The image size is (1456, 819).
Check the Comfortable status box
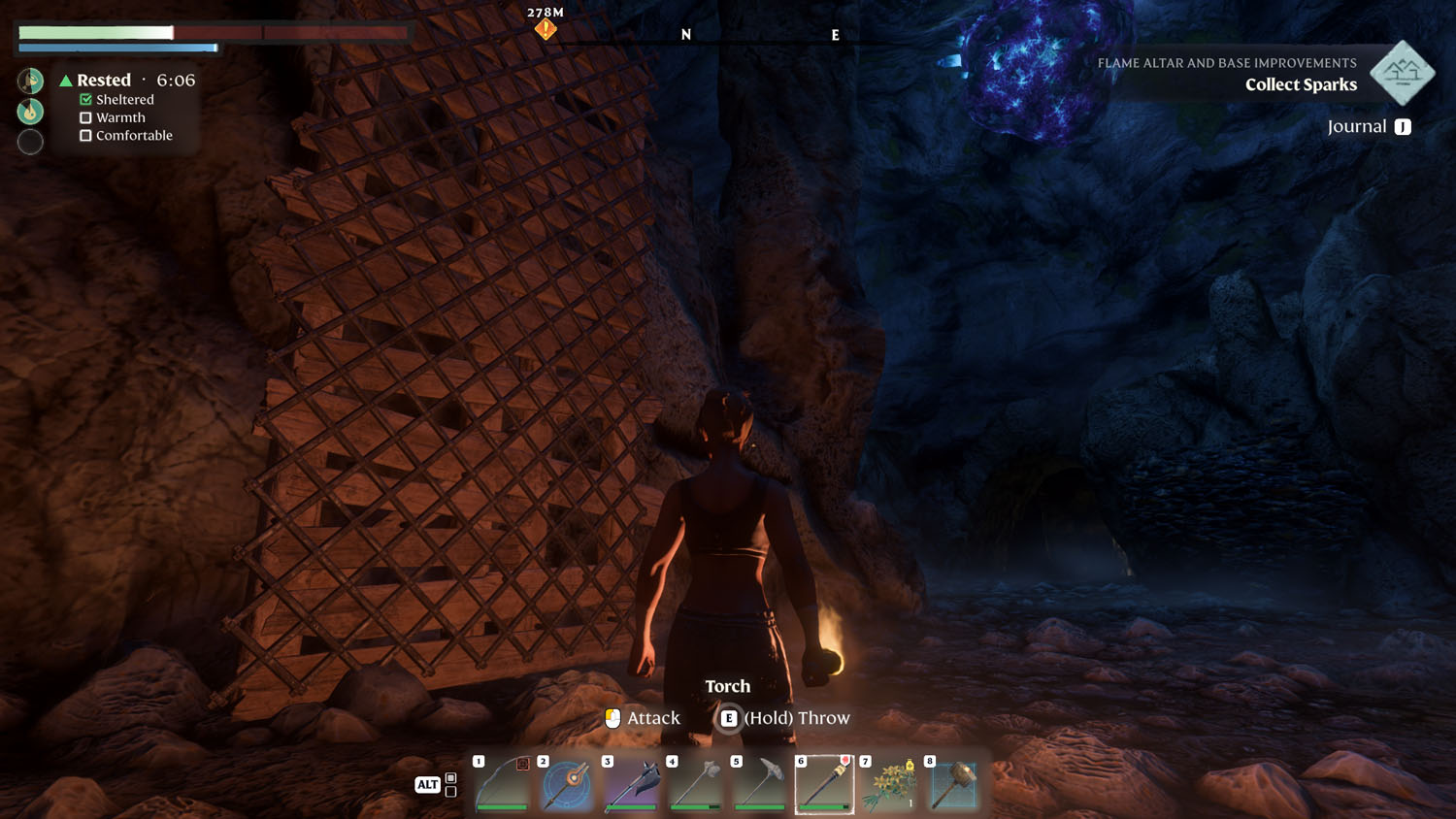click(85, 135)
